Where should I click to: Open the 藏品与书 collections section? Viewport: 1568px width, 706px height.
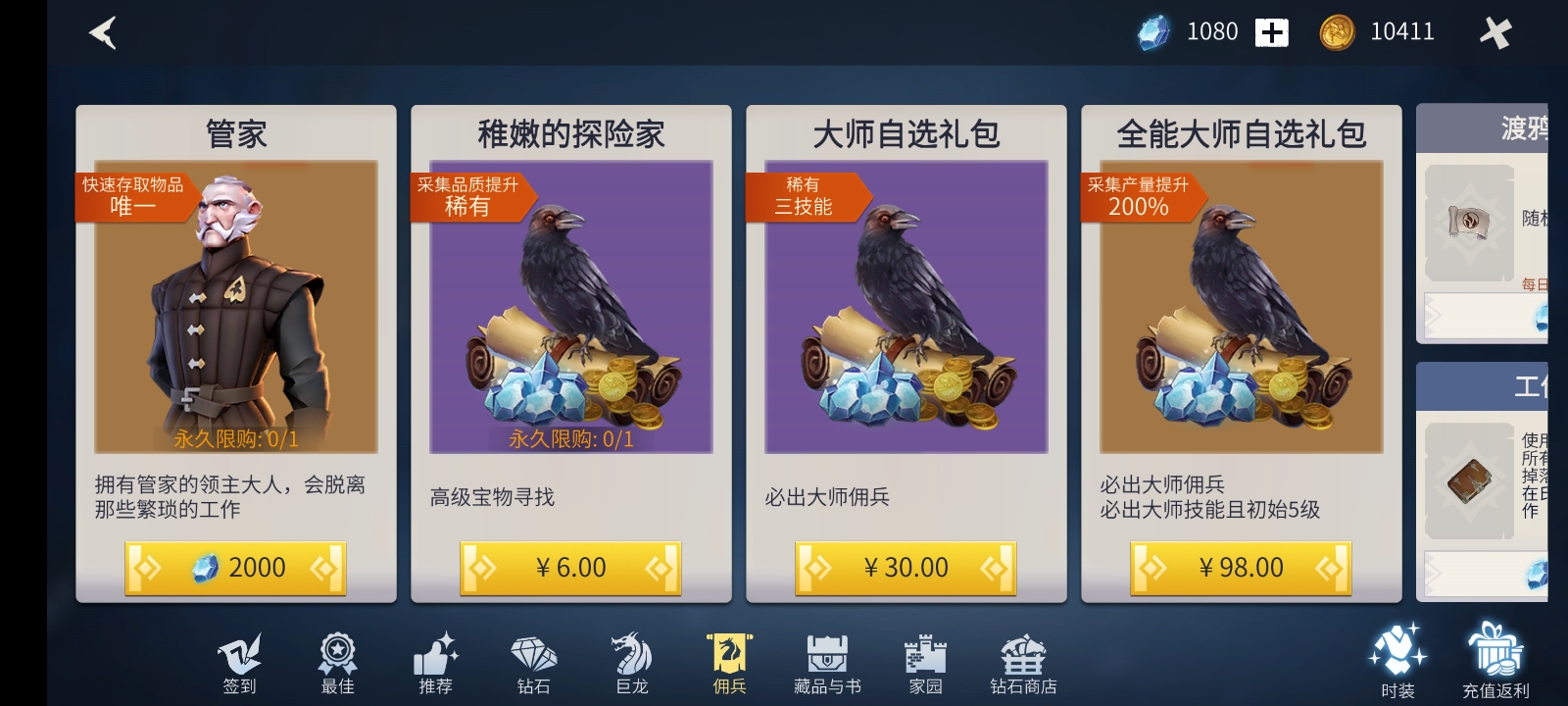coord(826,662)
